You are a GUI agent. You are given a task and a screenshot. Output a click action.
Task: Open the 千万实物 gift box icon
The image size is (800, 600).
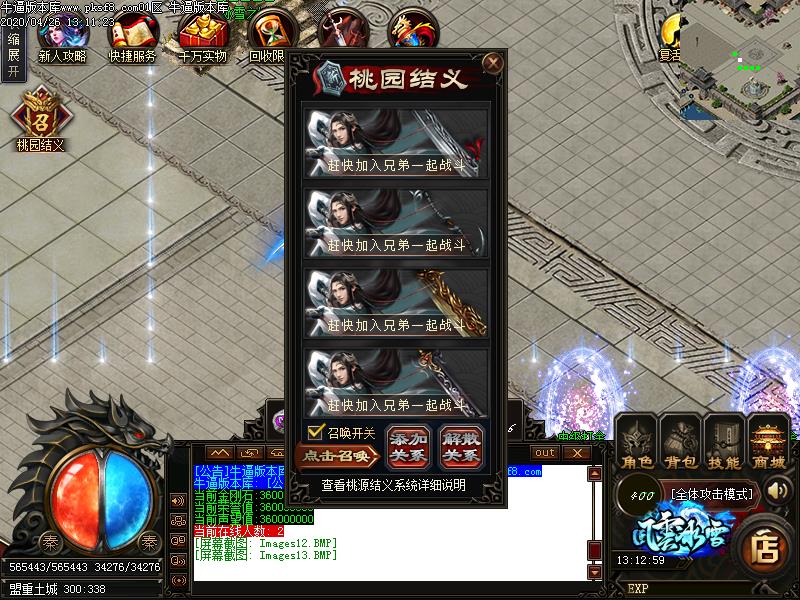click(x=201, y=38)
